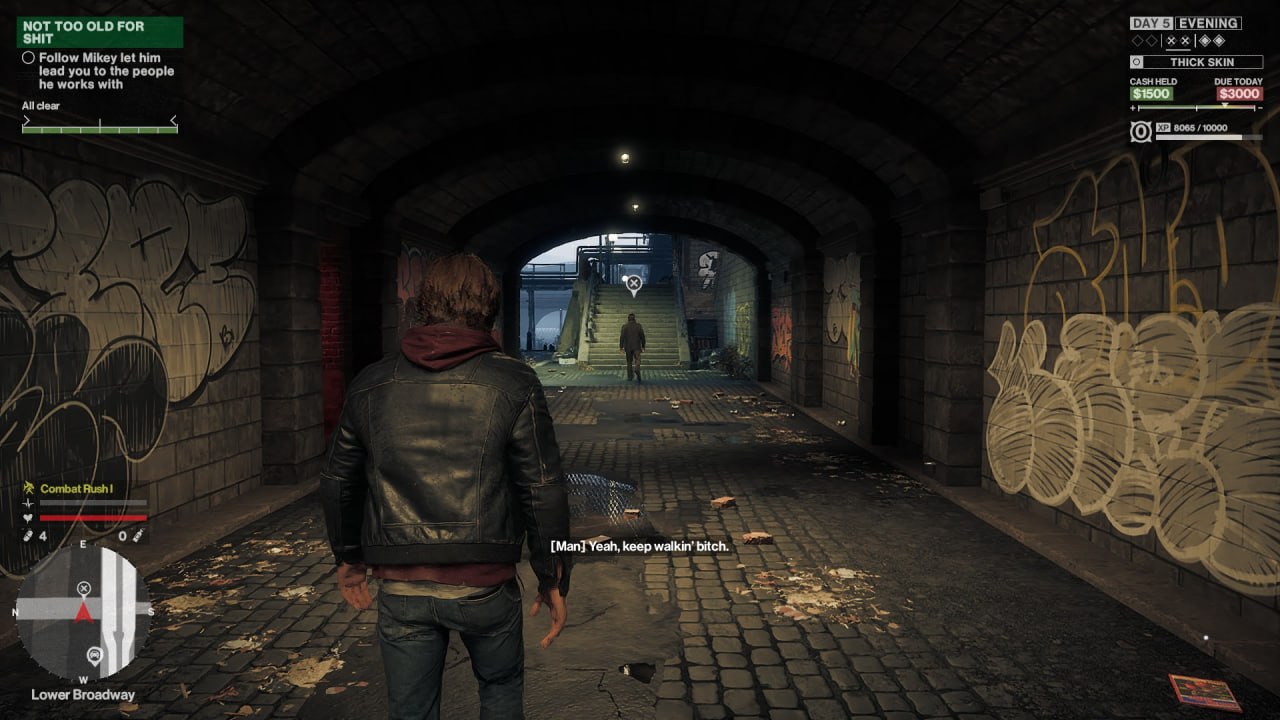Screen dimensions: 1280x720
Task: Select the molotov bottle item icon
Action: tap(139, 536)
